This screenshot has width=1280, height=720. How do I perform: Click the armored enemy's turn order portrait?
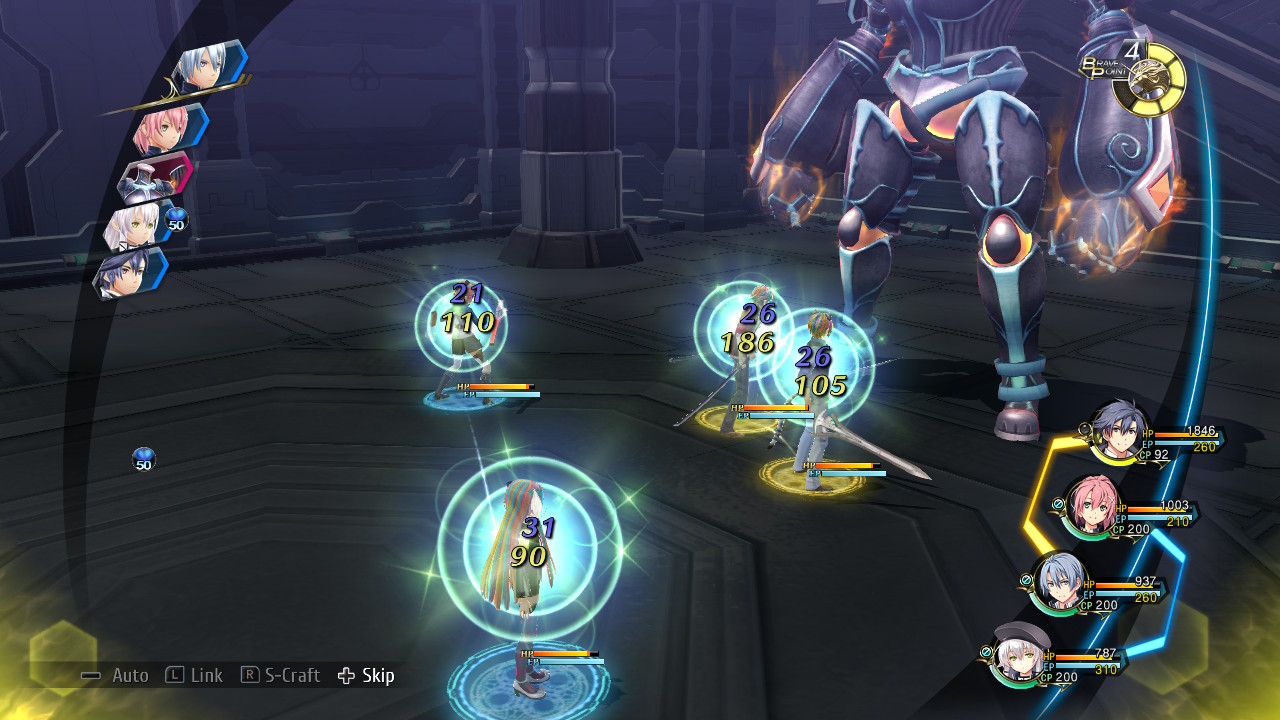[155, 178]
